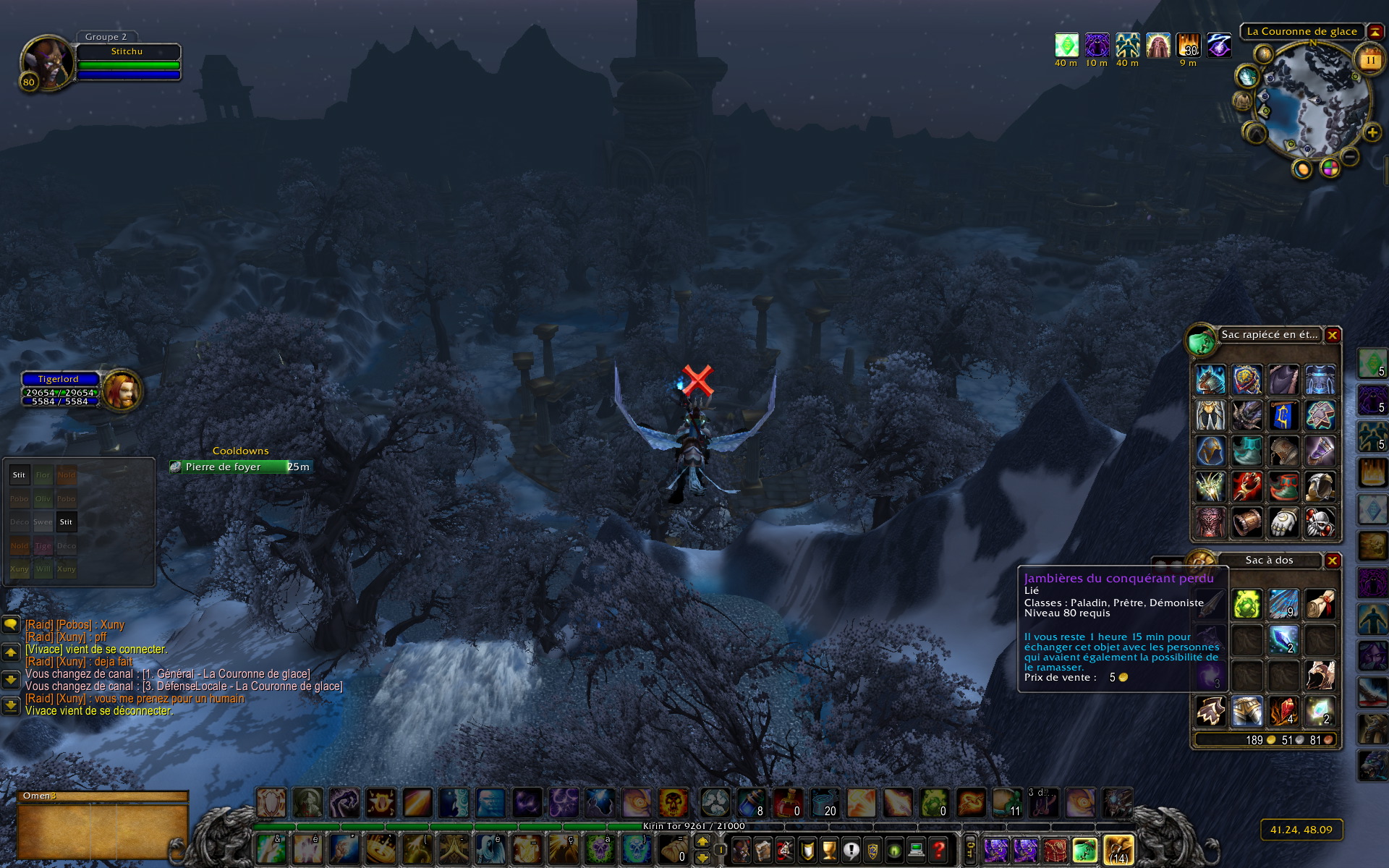Open the yellow exclamation mark quest log
Image resolution: width=1389 pixels, height=868 pixels.
pyautogui.click(x=851, y=849)
